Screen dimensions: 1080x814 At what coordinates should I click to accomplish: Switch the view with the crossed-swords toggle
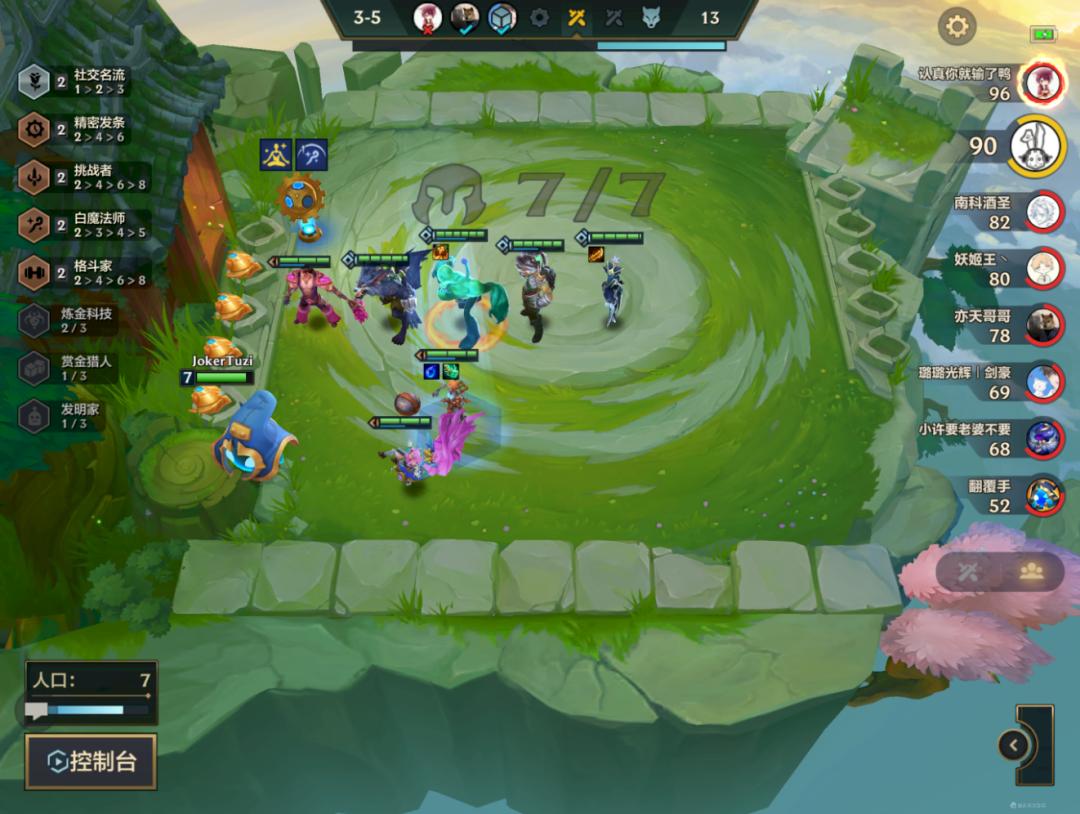click(967, 571)
